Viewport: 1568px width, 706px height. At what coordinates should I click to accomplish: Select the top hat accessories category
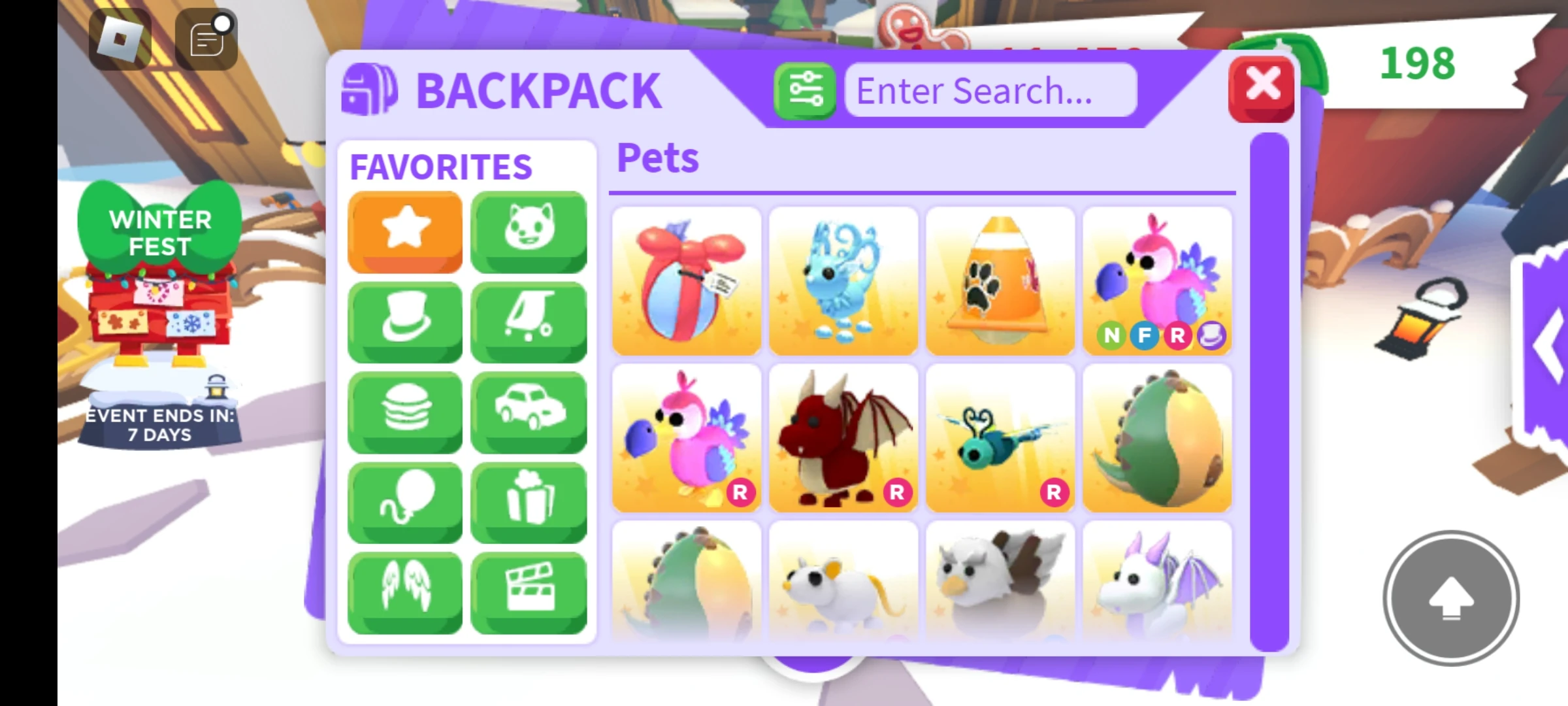(x=404, y=320)
